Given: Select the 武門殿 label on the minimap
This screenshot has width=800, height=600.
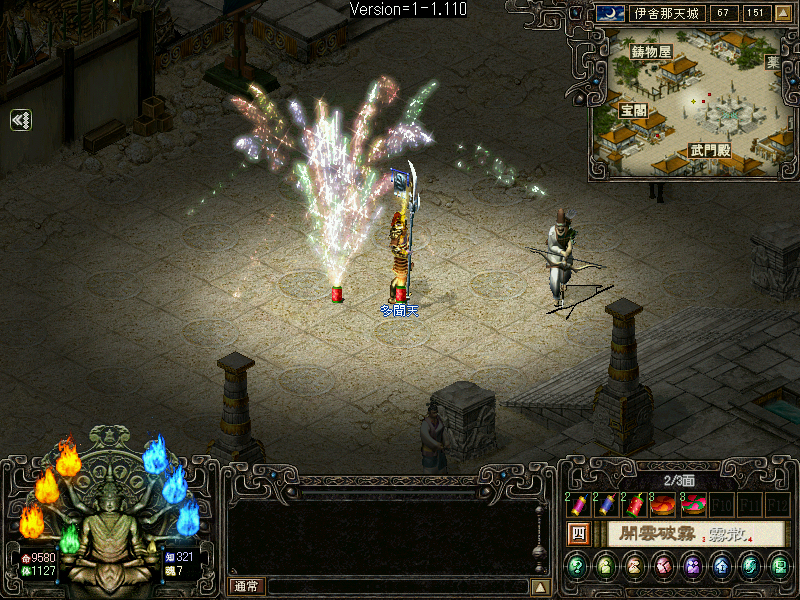Looking at the screenshot, I should [709, 150].
